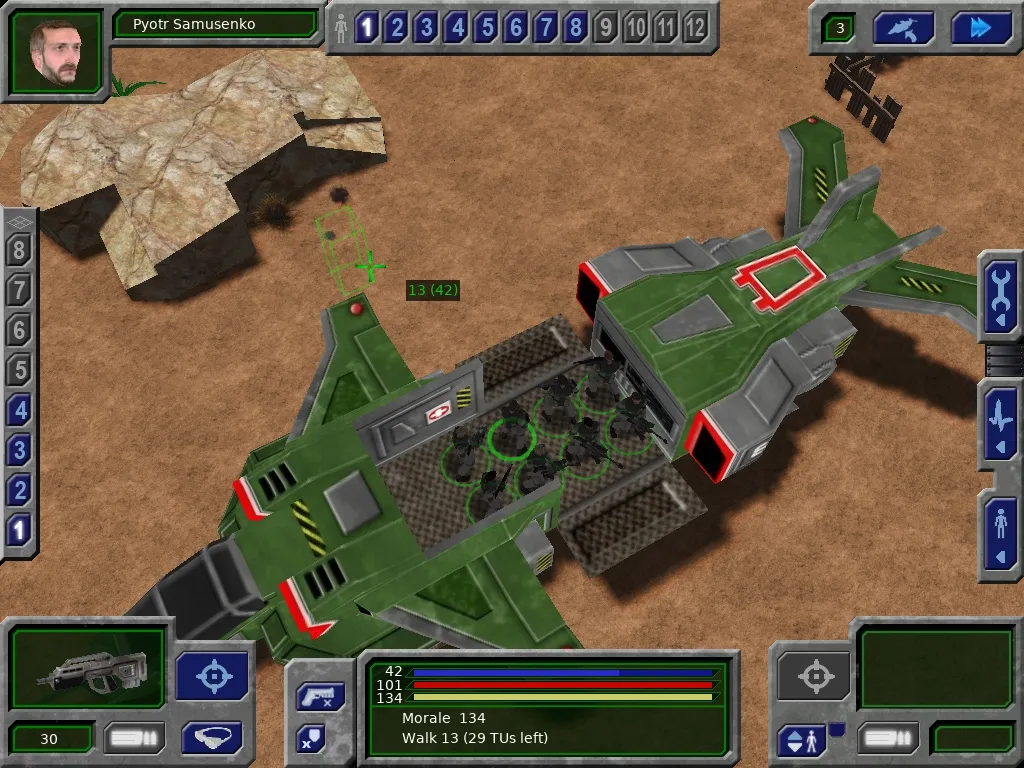Switch view to map level 2

pyautogui.click(x=20, y=490)
